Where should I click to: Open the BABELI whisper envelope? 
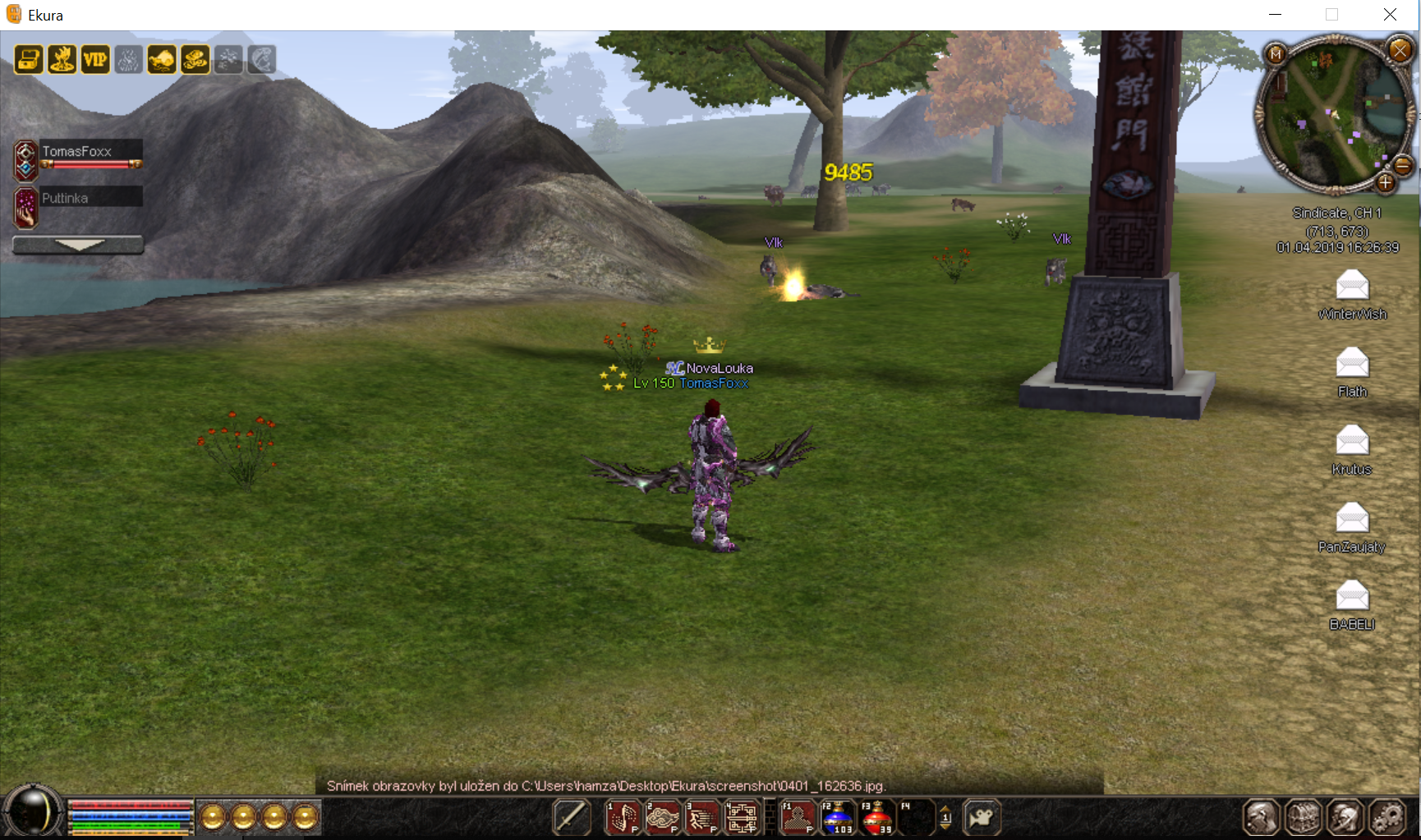[1352, 596]
